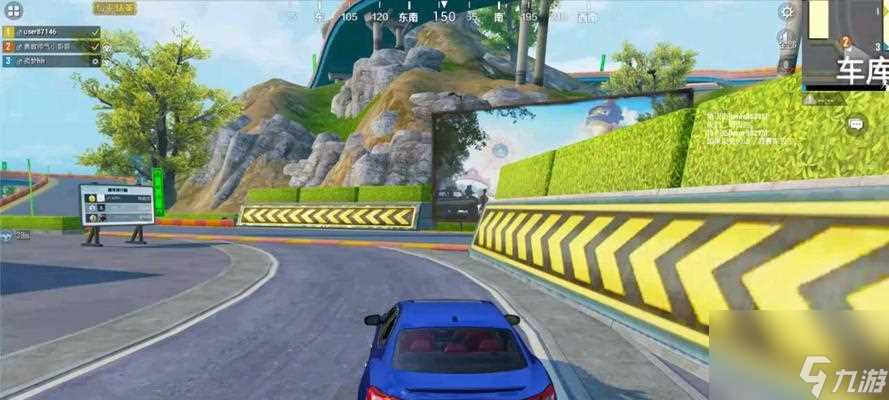Select the third teammate in the squad list
889x400 pixels.
pyautogui.click(x=52, y=61)
